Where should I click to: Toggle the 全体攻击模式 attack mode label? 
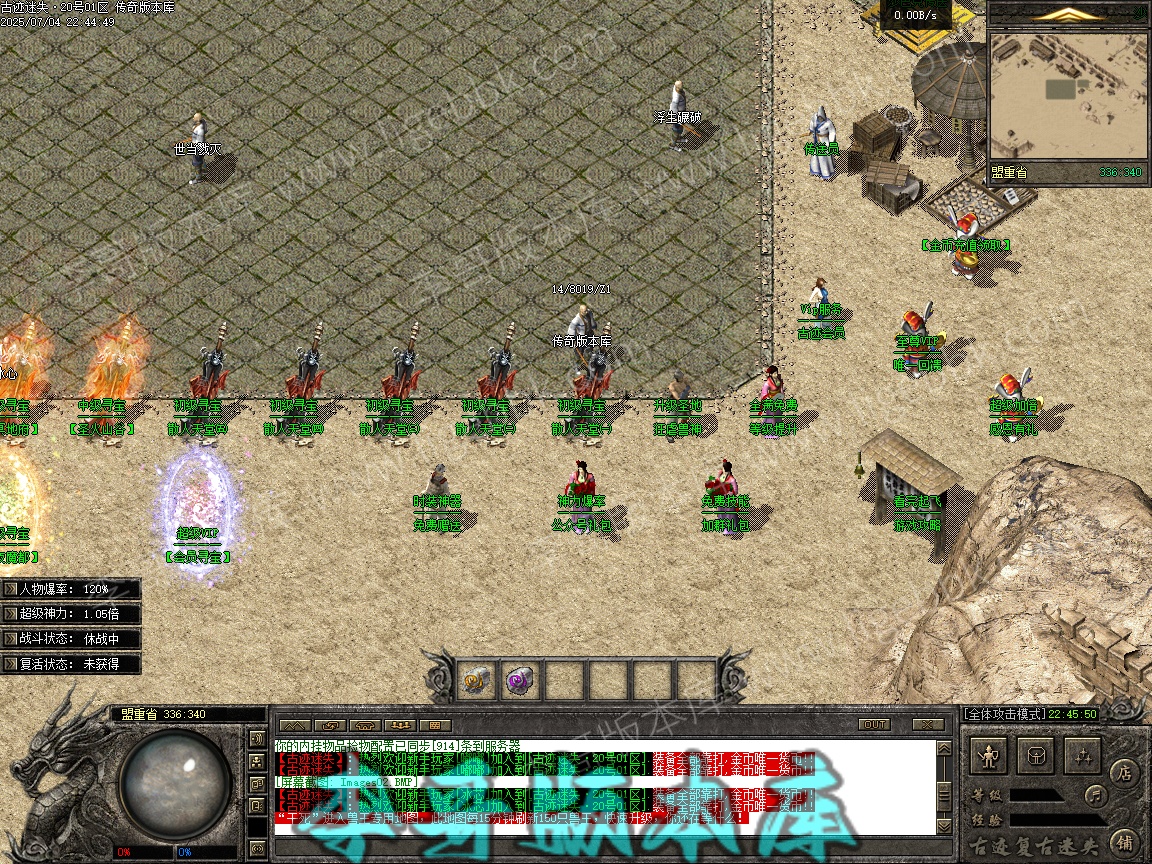point(1004,714)
